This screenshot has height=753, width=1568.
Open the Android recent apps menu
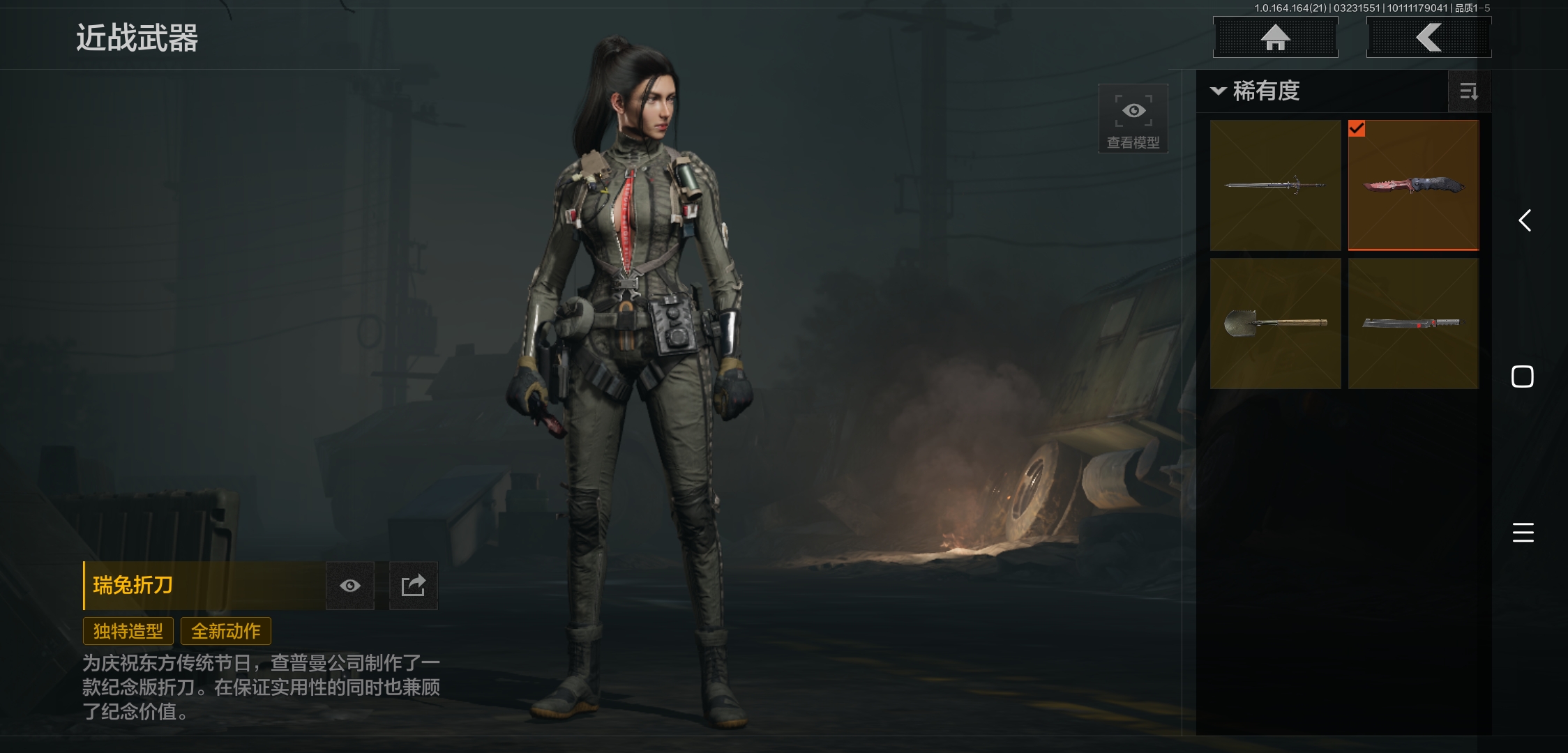1523,533
